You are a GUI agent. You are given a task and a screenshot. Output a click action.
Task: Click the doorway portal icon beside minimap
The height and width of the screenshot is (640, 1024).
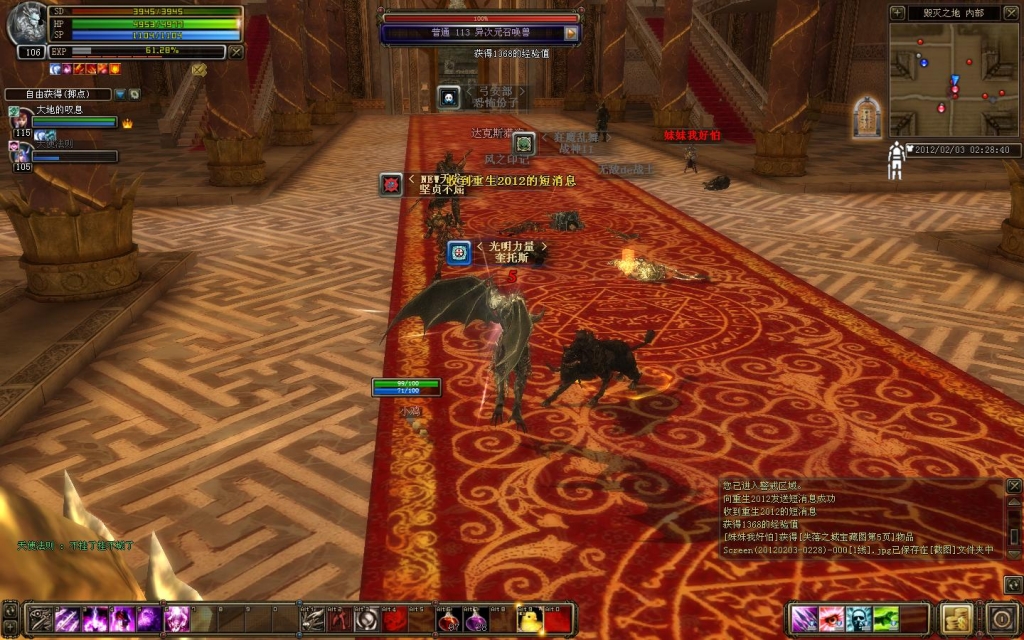coord(866,117)
